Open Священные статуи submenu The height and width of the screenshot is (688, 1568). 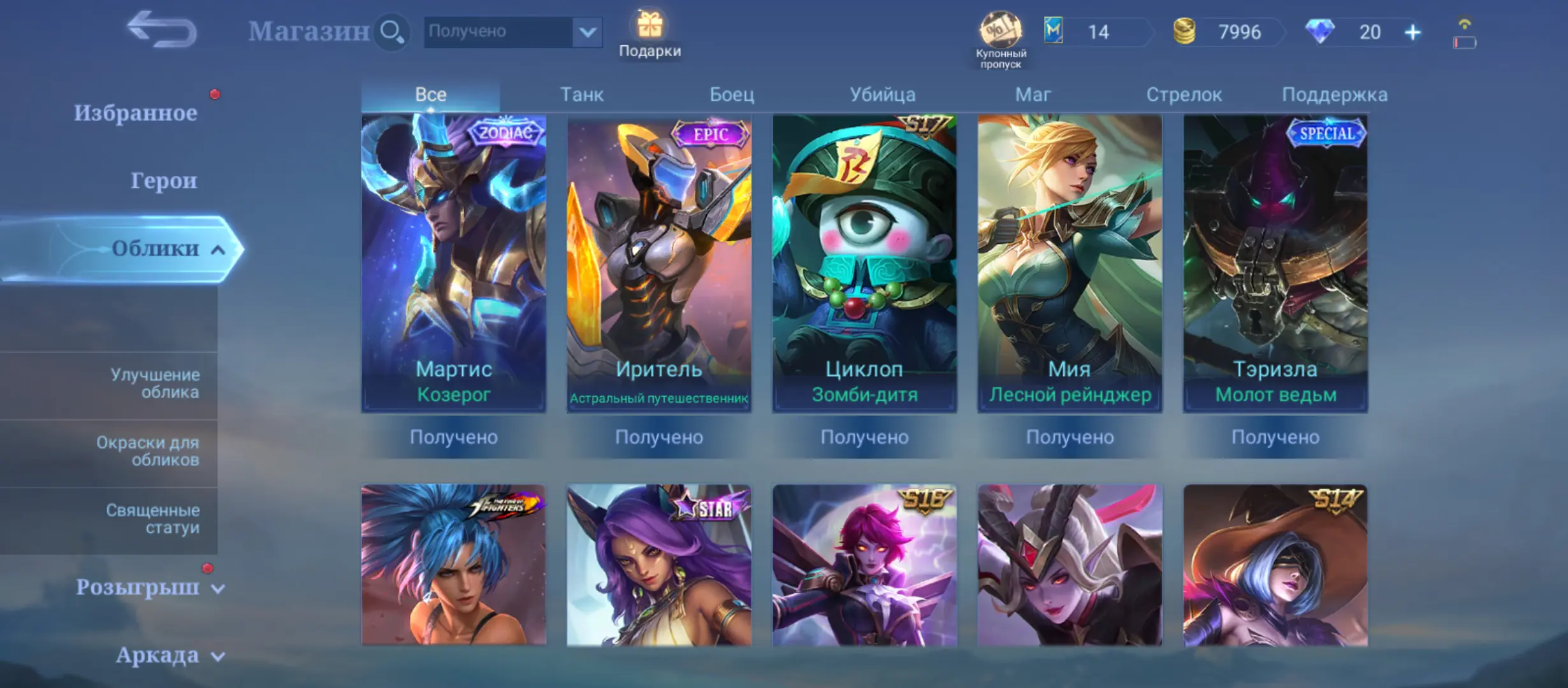[x=153, y=519]
